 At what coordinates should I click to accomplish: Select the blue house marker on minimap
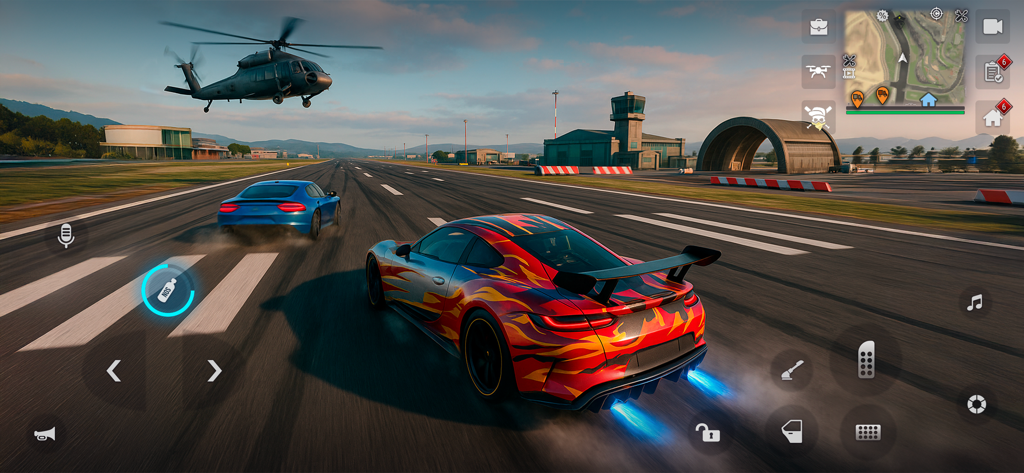[x=928, y=99]
